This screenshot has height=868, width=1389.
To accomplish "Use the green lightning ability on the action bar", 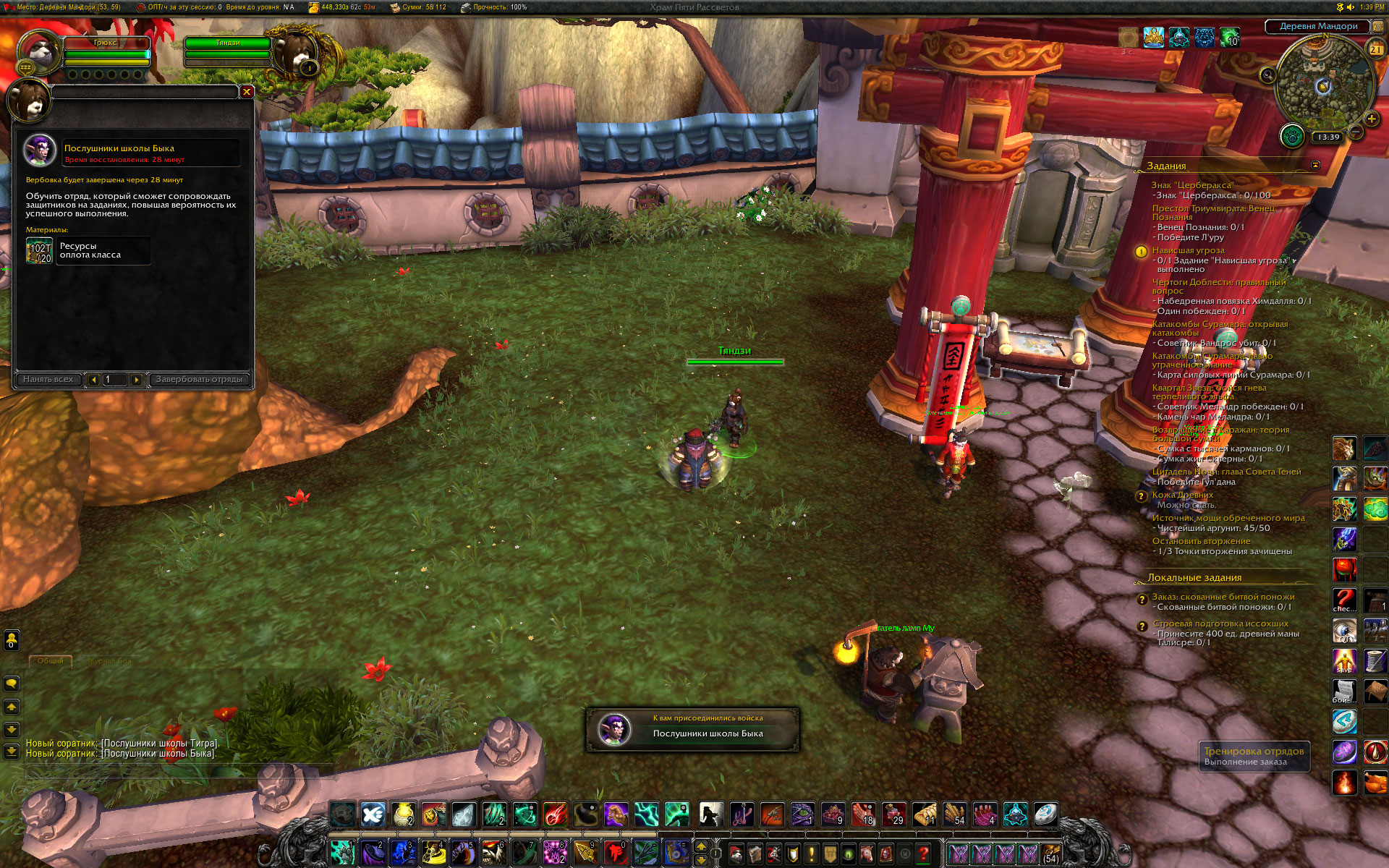I will tap(646, 815).
